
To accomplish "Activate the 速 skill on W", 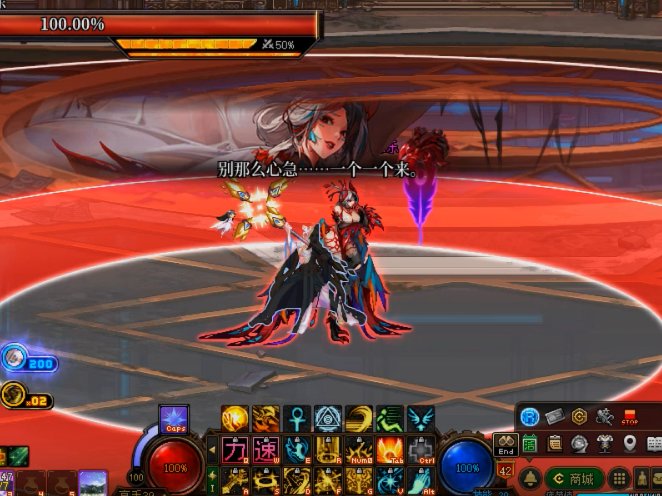I will (x=265, y=449).
